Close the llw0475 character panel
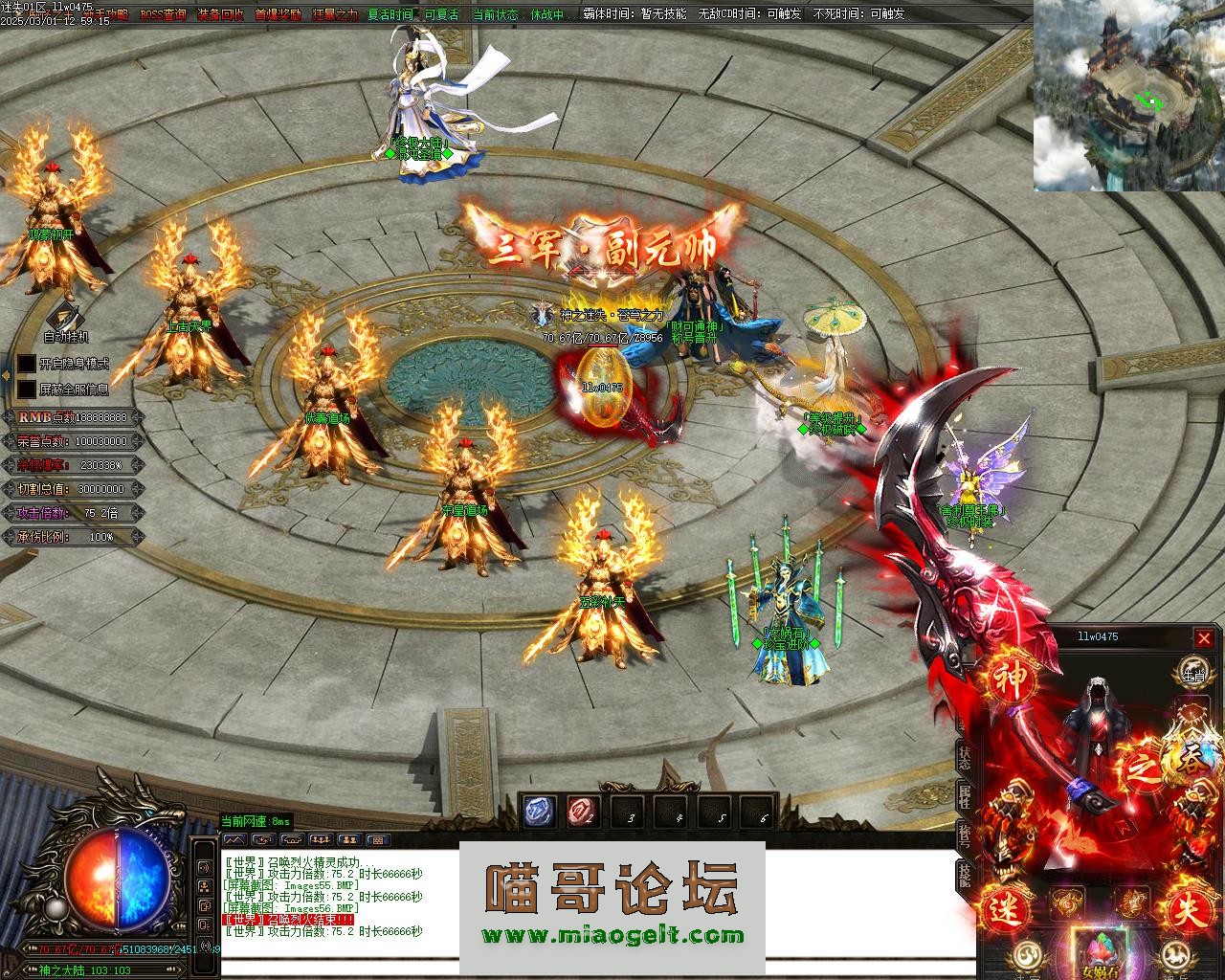Image resolution: width=1225 pixels, height=980 pixels. (1204, 638)
